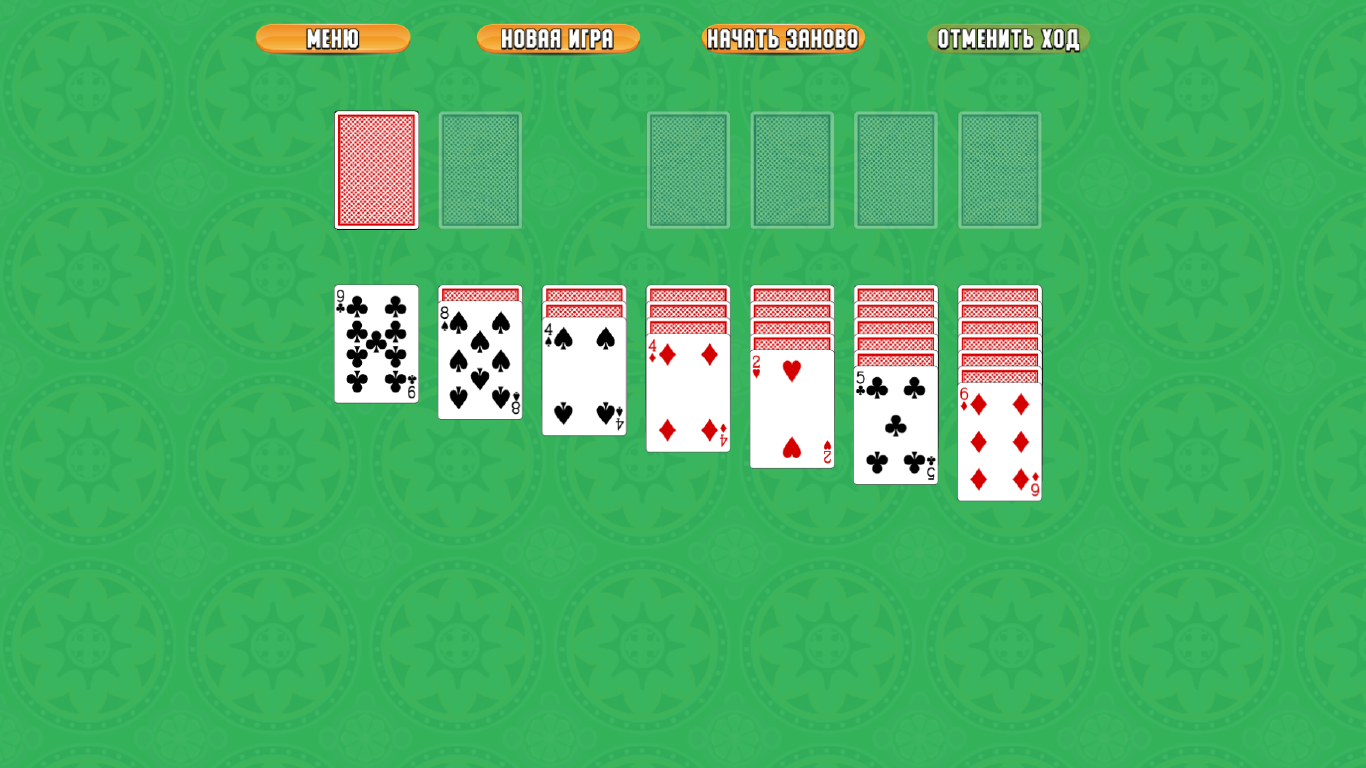
Task: Click the fourth empty foundation slot
Action: (1000, 170)
